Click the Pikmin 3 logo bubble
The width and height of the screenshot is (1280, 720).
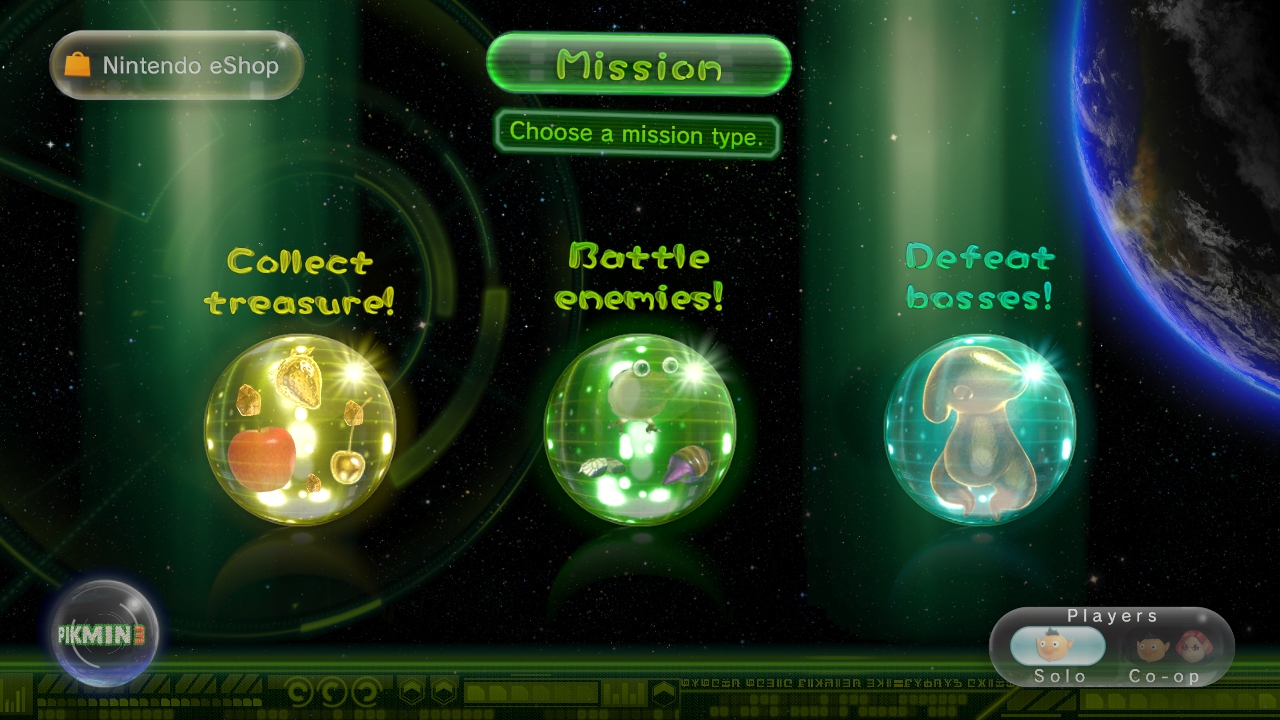[x=105, y=633]
